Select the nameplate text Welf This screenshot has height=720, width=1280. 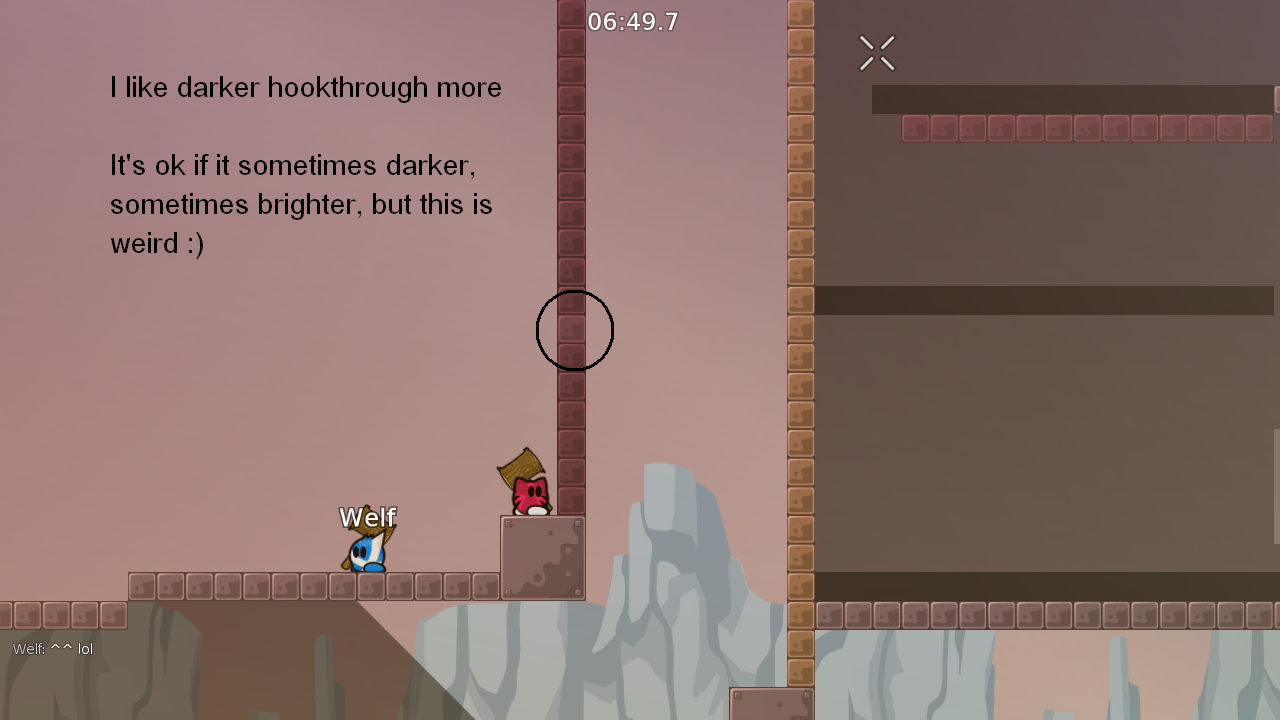click(367, 517)
